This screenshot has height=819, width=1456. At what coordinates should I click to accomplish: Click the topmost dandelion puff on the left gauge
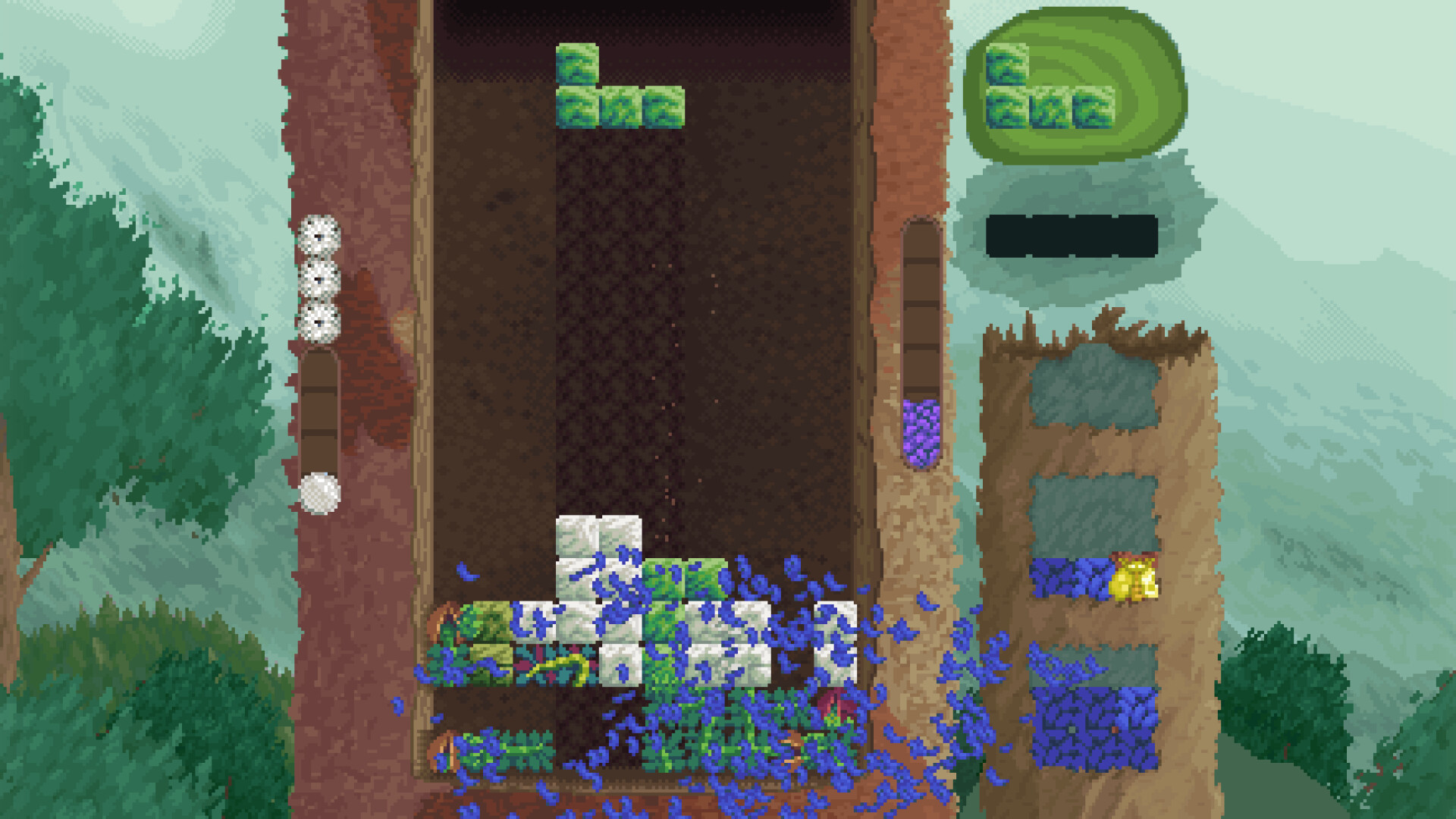(319, 235)
